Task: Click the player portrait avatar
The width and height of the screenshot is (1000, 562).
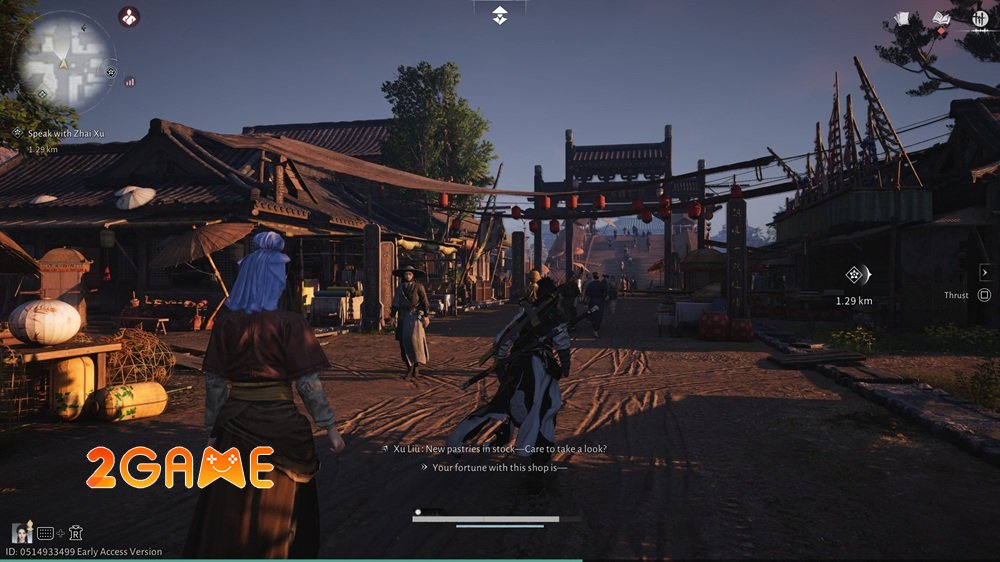Action: pos(20,533)
